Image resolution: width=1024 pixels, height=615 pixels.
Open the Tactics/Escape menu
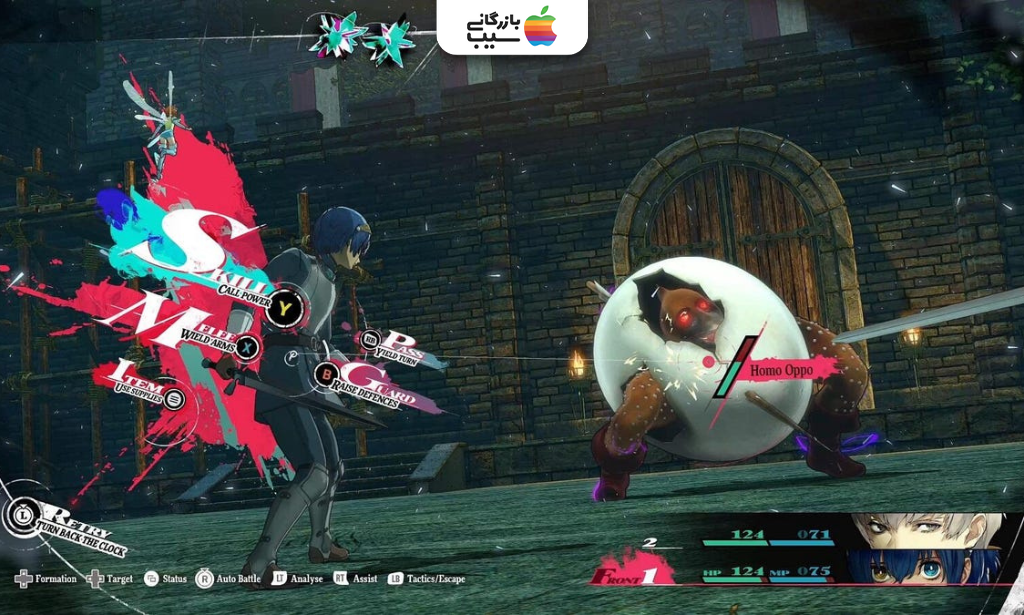pos(426,579)
